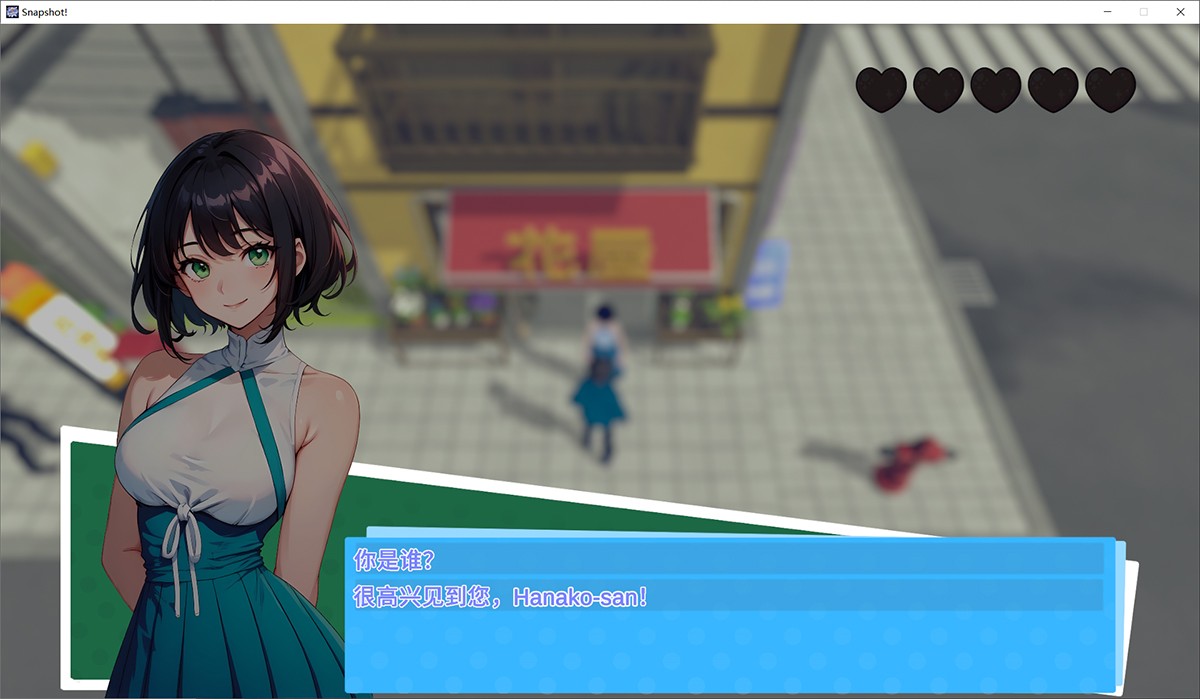
Task: Close the Snapshot! game window
Action: tap(1179, 11)
